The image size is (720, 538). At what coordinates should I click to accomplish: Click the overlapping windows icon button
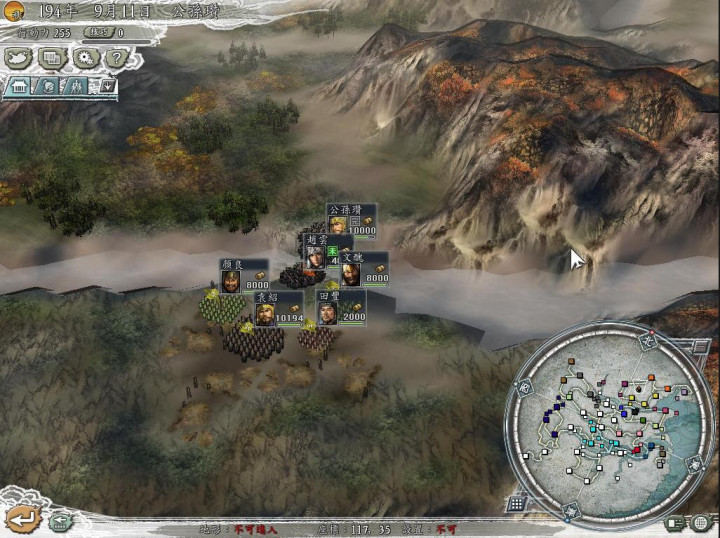point(50,59)
